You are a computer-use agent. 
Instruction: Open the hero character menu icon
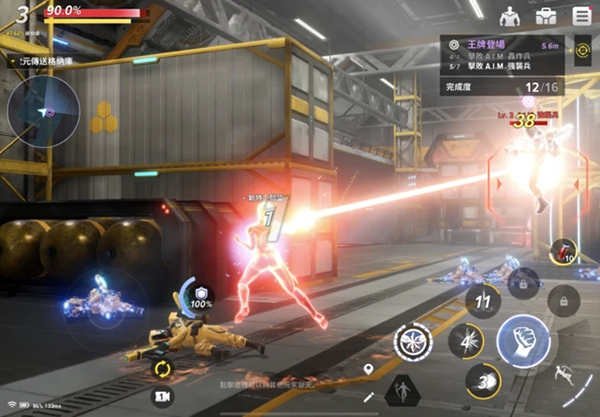(x=510, y=16)
